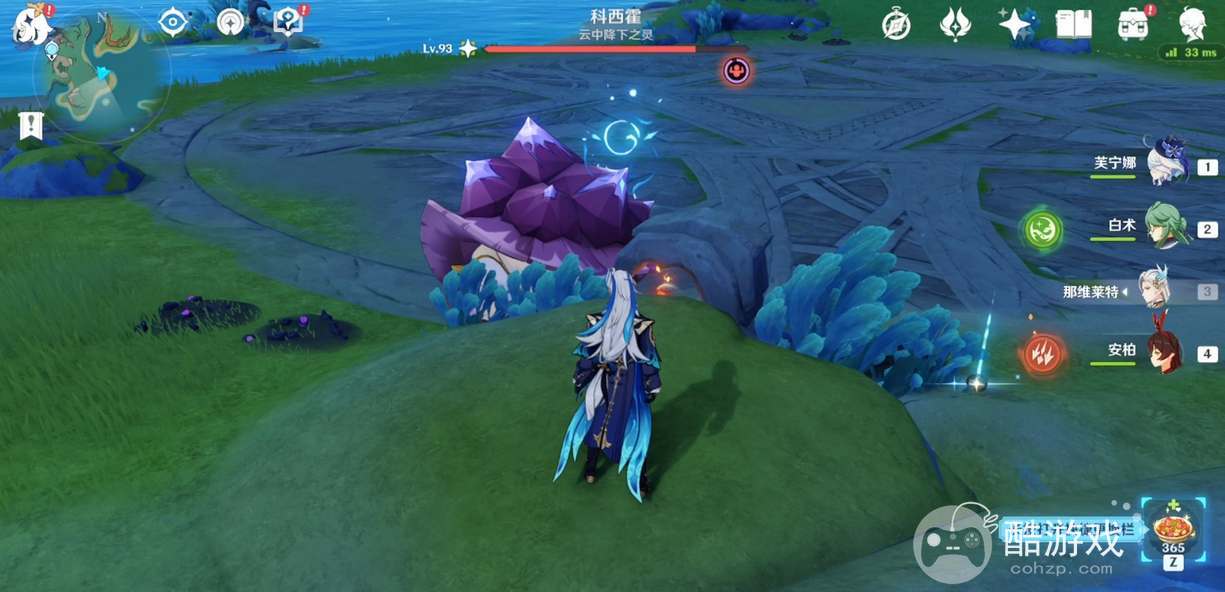This screenshot has height=592, width=1225.
Task: Use the quick-slot food dish with 365
Action: point(1173,530)
